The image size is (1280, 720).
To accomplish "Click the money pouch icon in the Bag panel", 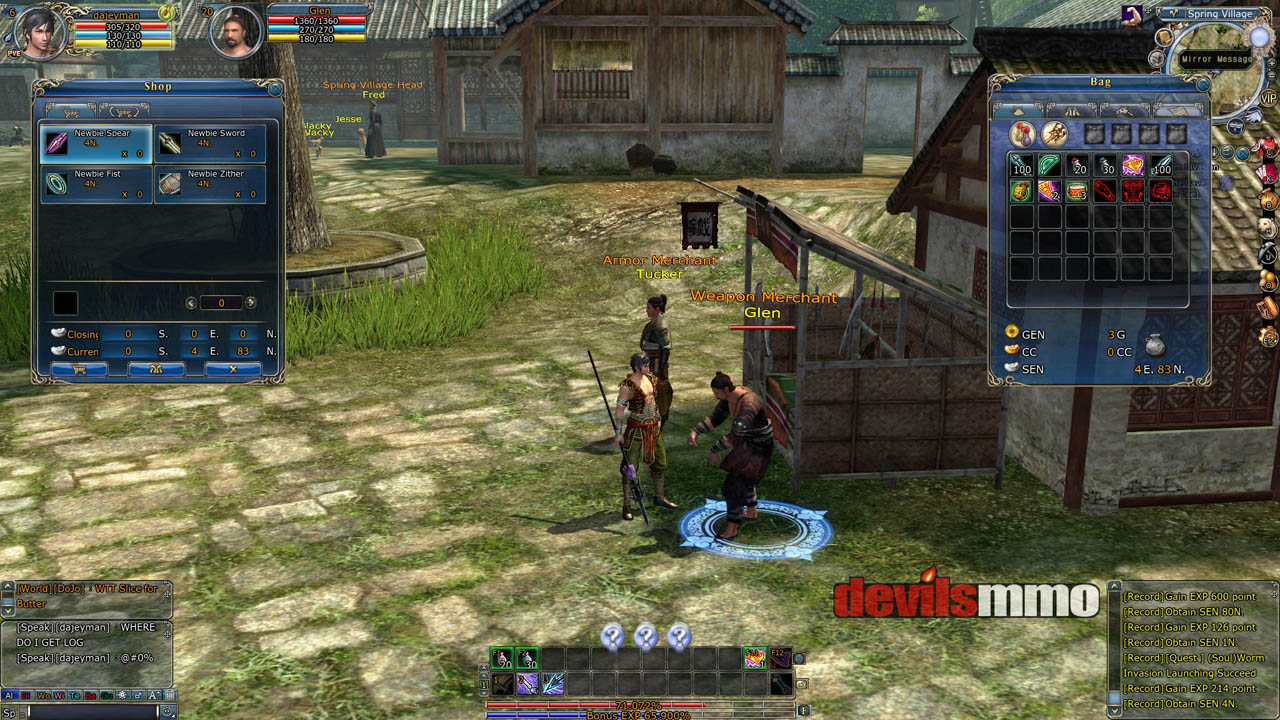I will (1155, 344).
